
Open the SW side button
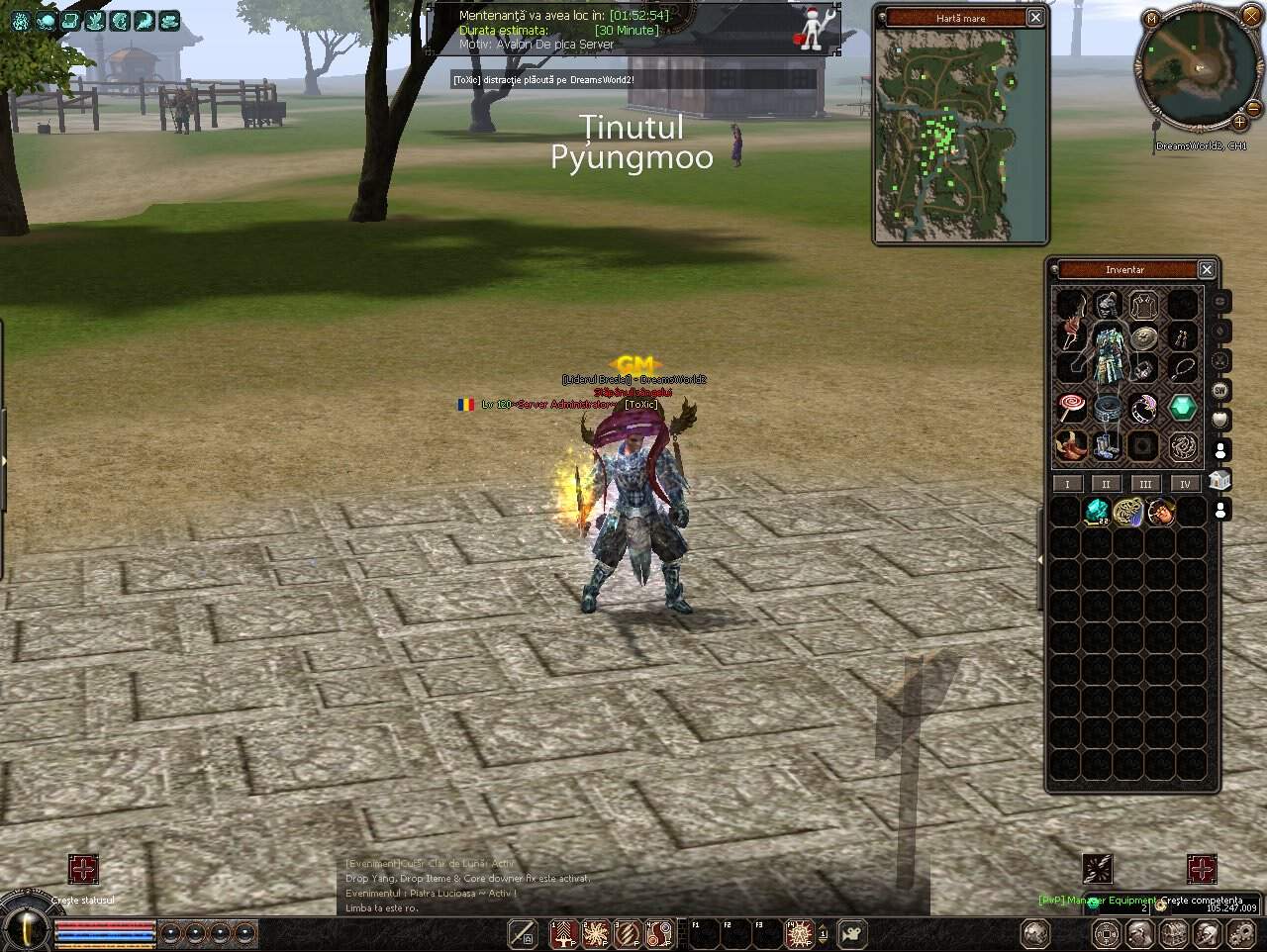[x=1220, y=391]
